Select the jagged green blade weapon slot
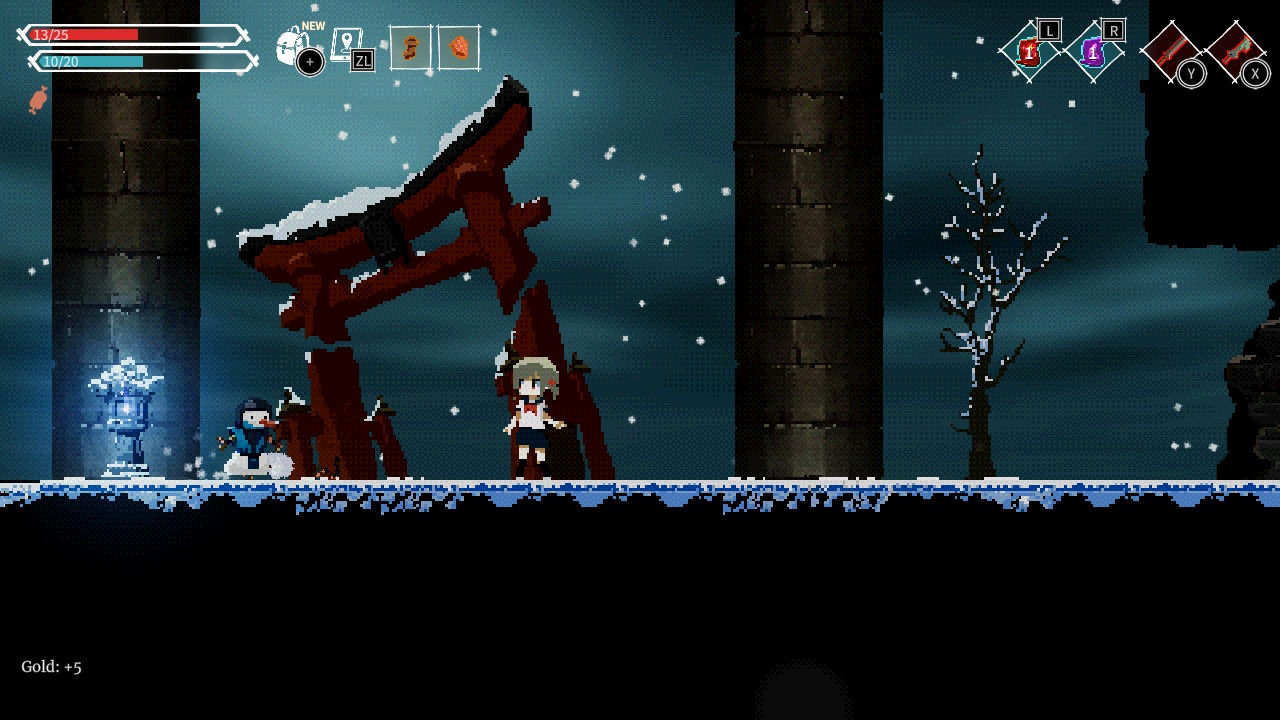The width and height of the screenshot is (1280, 720). point(1236,51)
